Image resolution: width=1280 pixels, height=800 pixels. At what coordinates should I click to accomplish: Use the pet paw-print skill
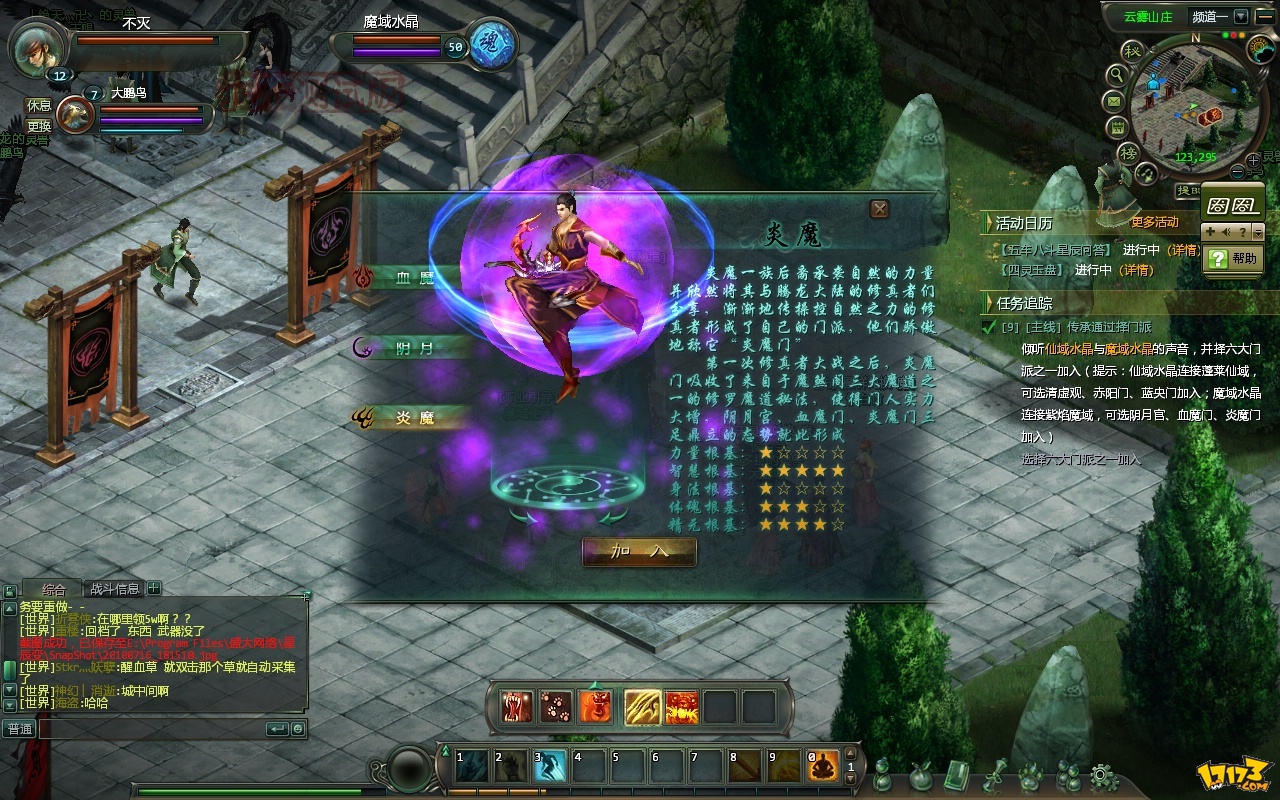click(x=556, y=707)
